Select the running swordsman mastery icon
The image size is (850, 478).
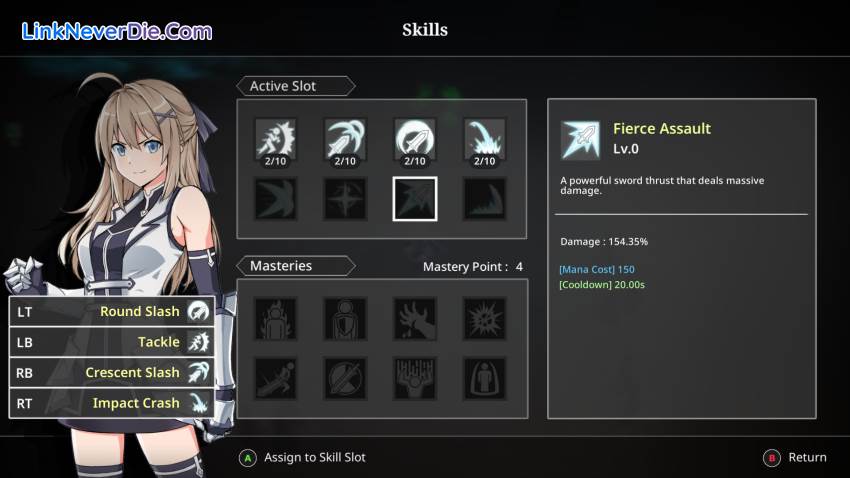point(275,378)
